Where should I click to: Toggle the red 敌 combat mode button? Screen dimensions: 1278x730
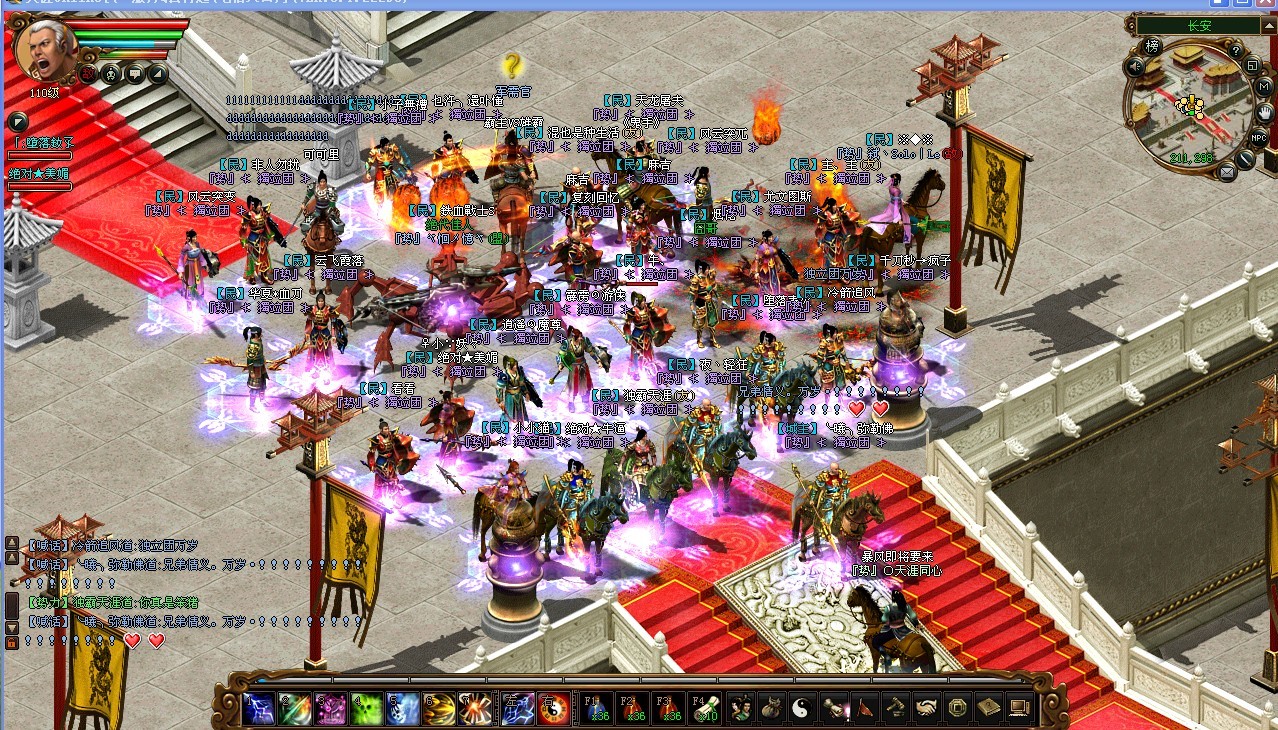pyautogui.click(x=89, y=74)
